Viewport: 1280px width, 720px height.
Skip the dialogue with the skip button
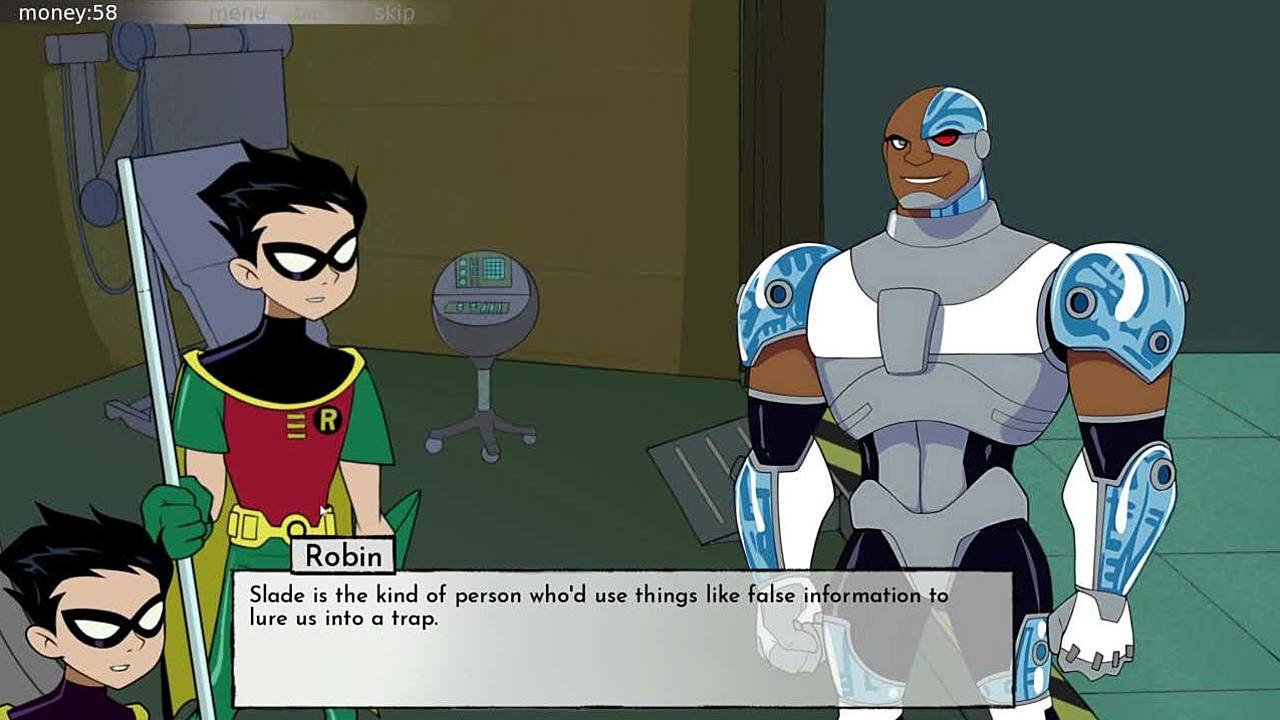click(x=394, y=13)
